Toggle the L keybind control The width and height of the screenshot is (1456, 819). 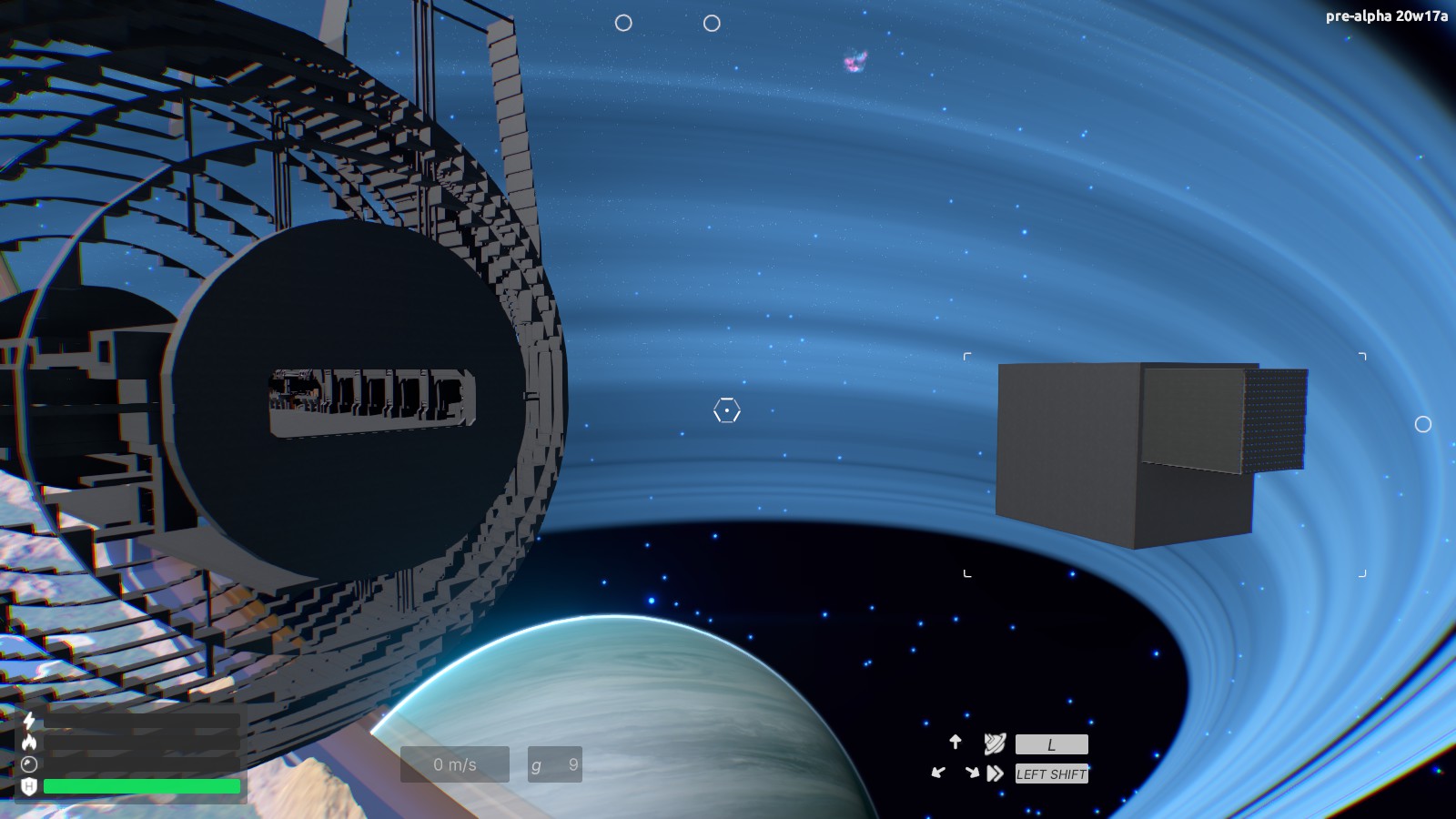pos(1051,743)
